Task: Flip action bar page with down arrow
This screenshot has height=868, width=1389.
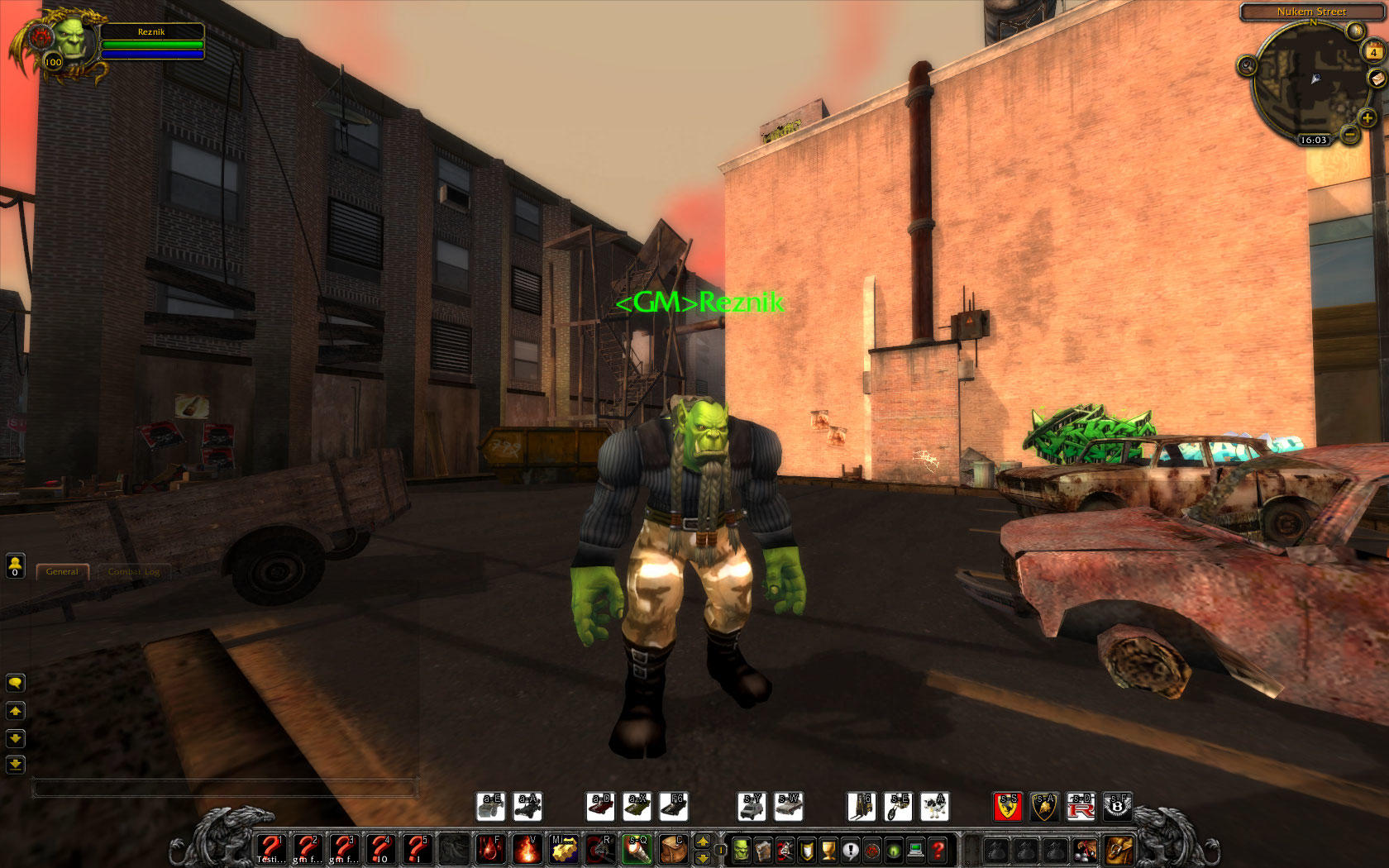Action: point(702,860)
